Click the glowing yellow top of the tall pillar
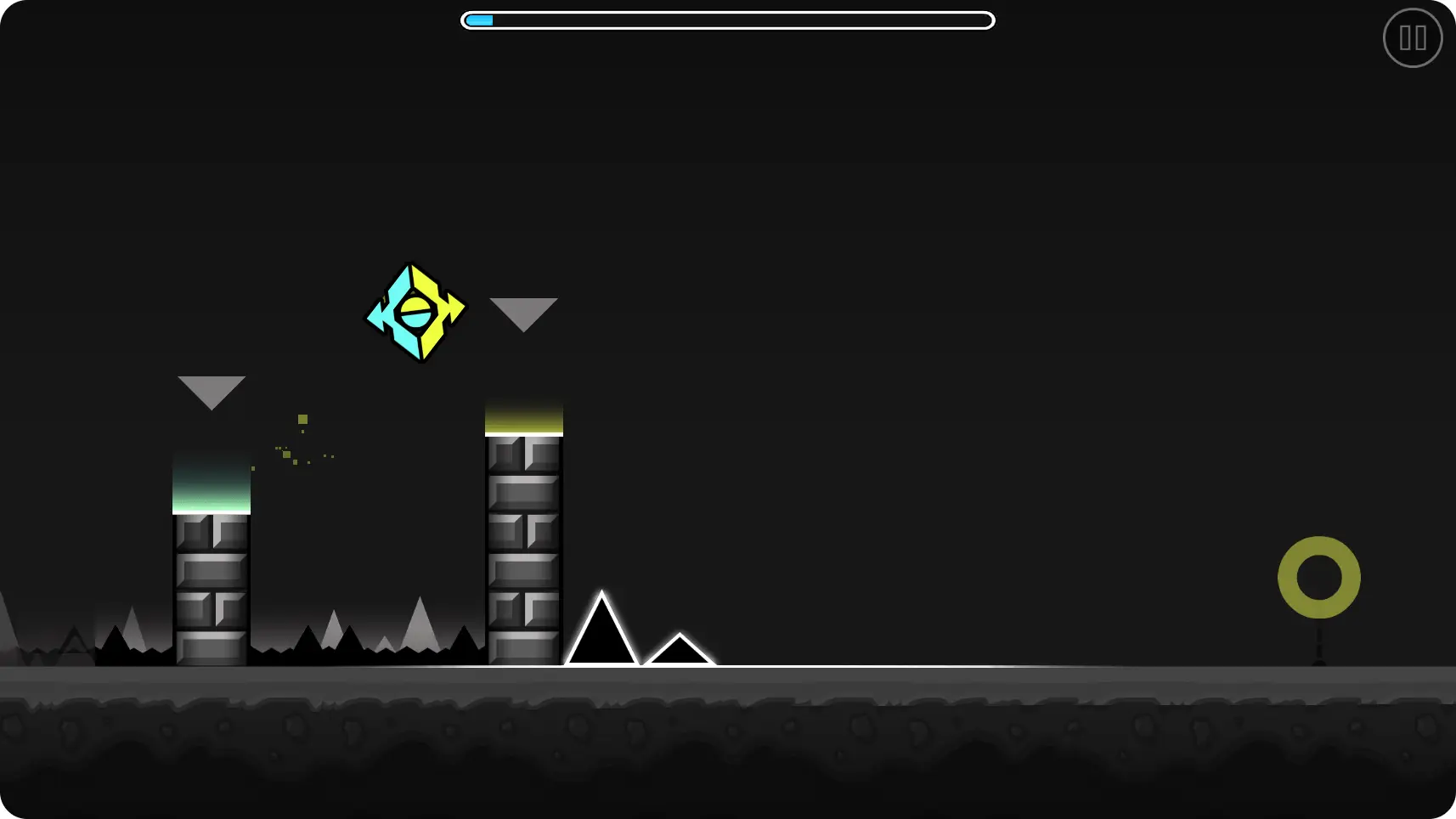Viewport: 1456px width, 819px height. point(524,416)
